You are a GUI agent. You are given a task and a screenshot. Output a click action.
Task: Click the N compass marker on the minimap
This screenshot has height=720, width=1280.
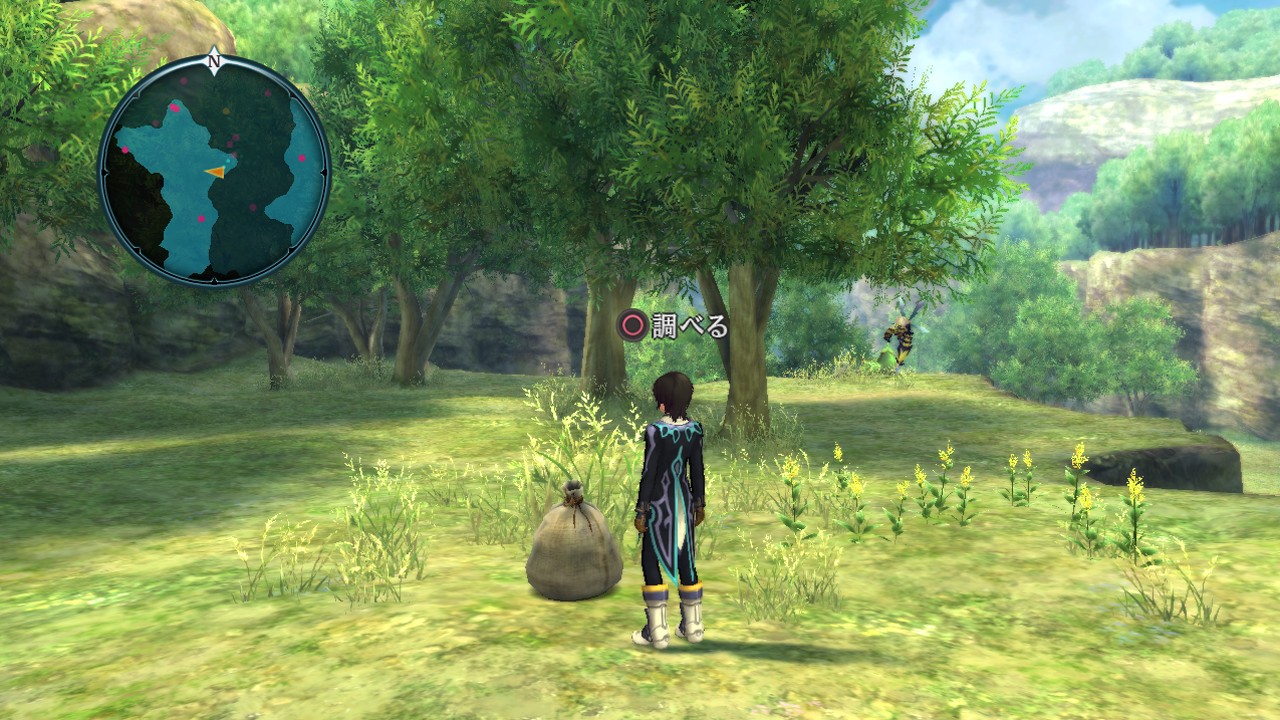click(215, 61)
